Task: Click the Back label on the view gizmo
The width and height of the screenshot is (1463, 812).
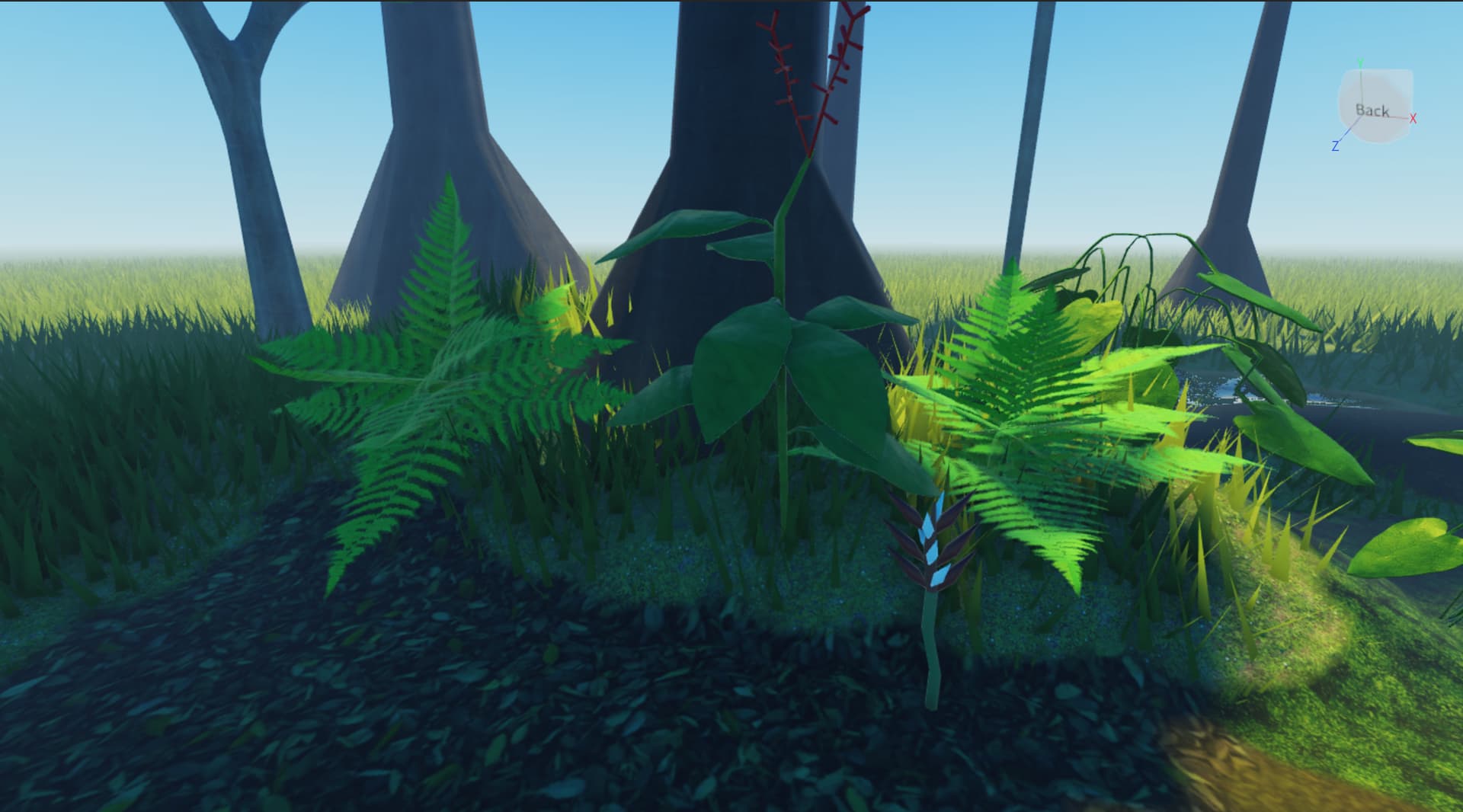Action: click(1372, 111)
